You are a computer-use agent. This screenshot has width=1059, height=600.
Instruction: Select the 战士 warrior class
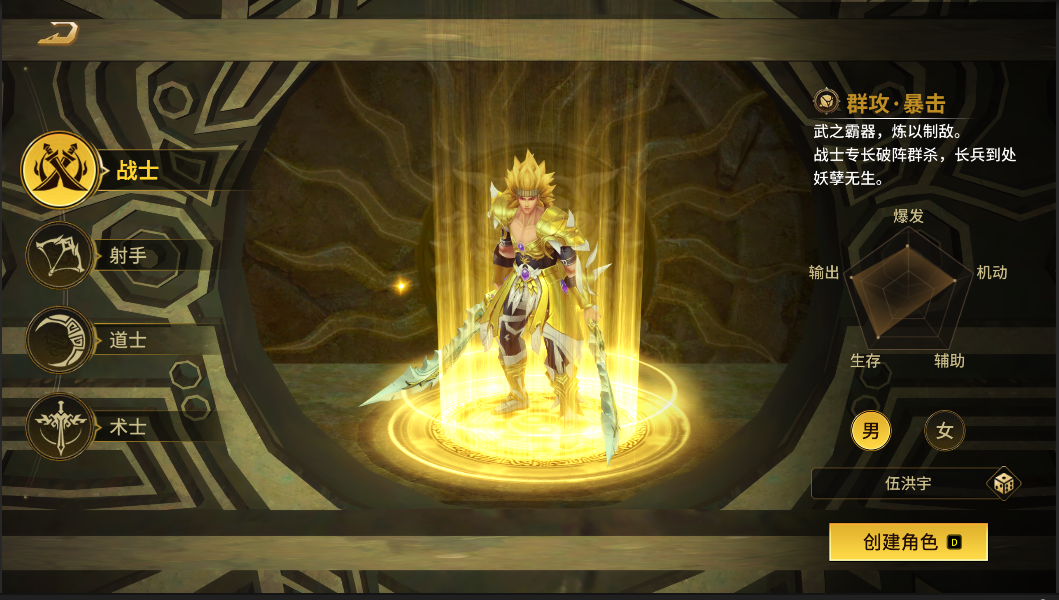(x=61, y=171)
